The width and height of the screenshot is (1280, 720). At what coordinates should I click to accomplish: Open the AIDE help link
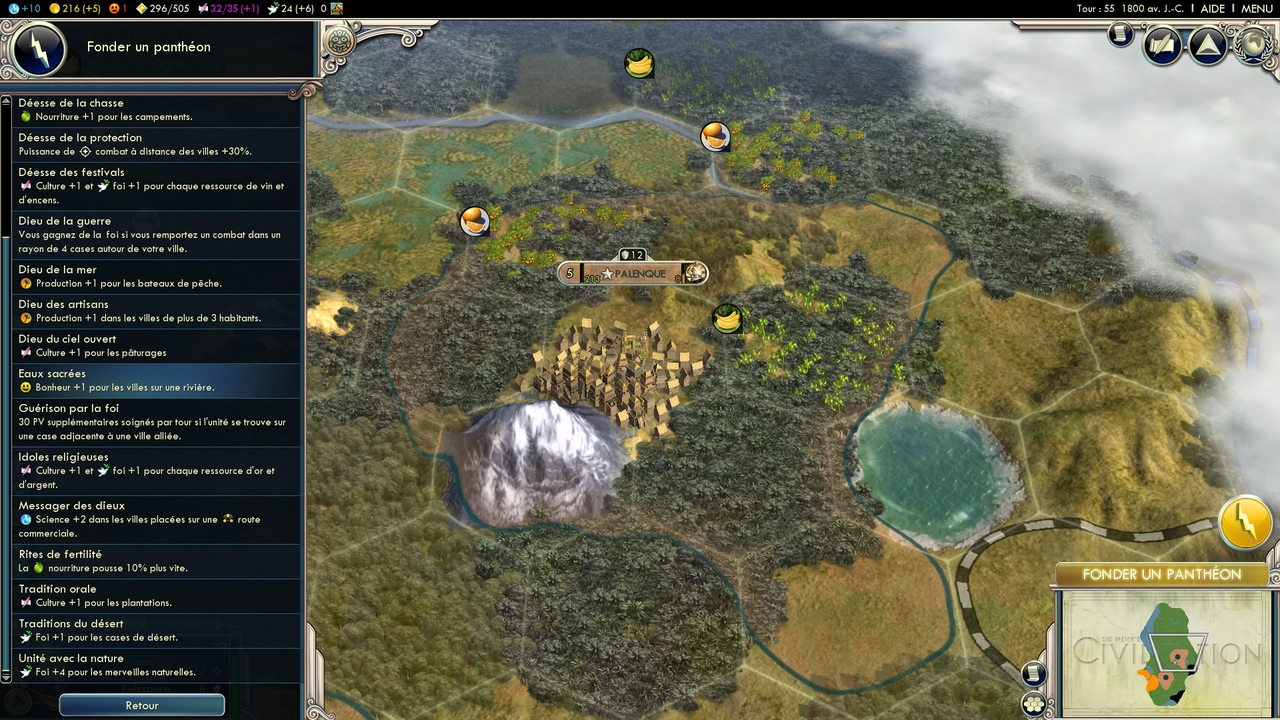click(x=1212, y=9)
